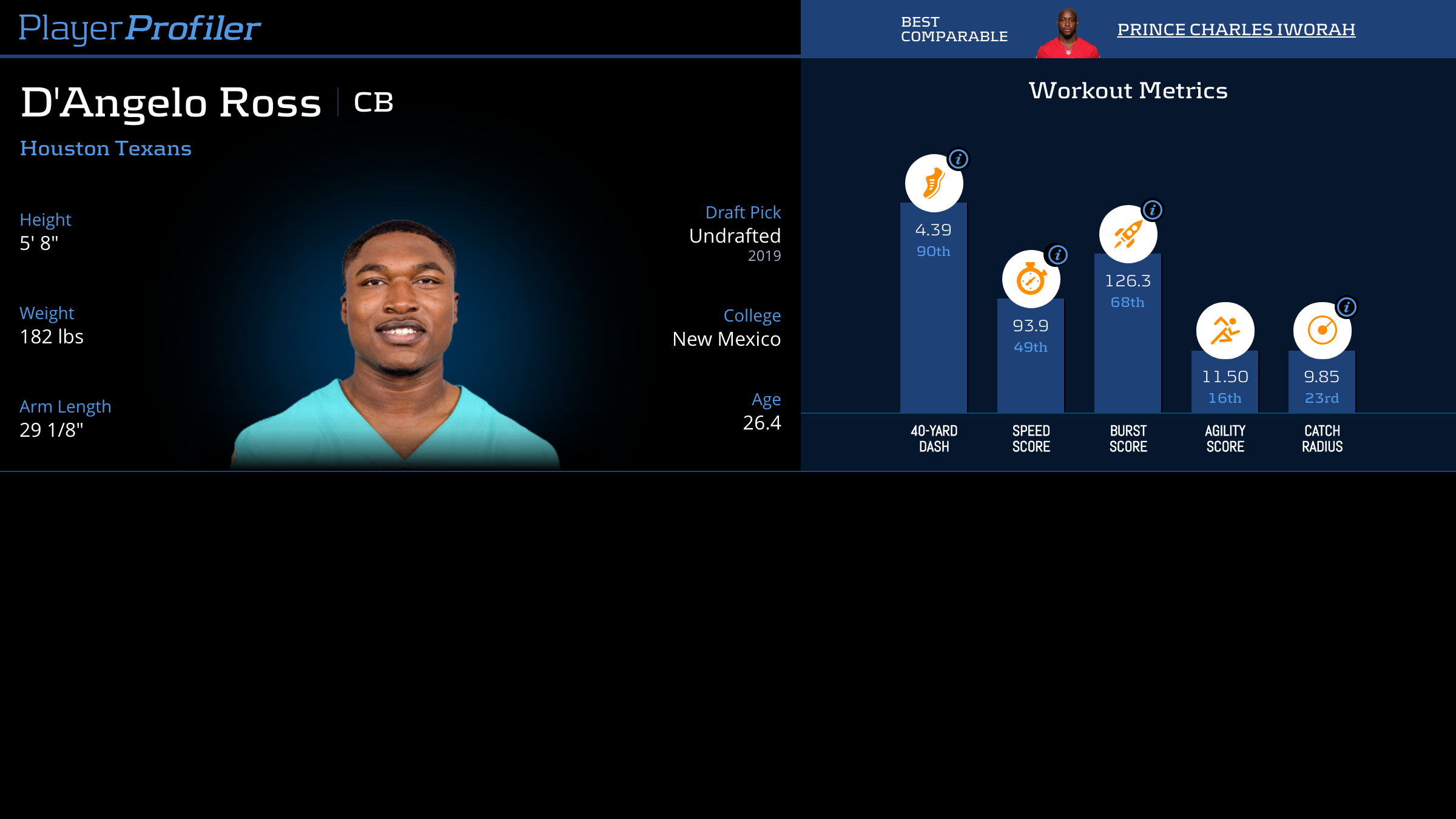Open the PlayerProfiler logo link

click(140, 29)
